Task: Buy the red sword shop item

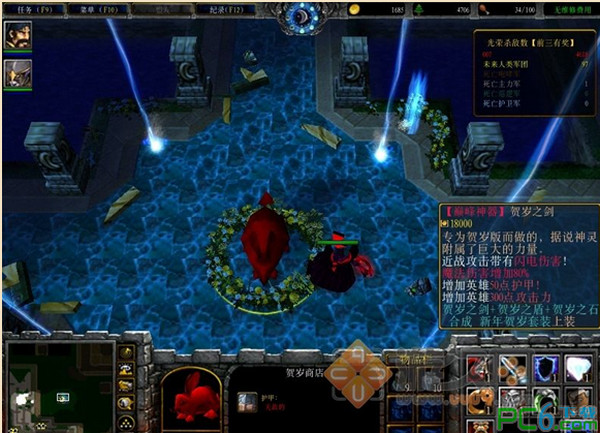Action: (x=478, y=368)
